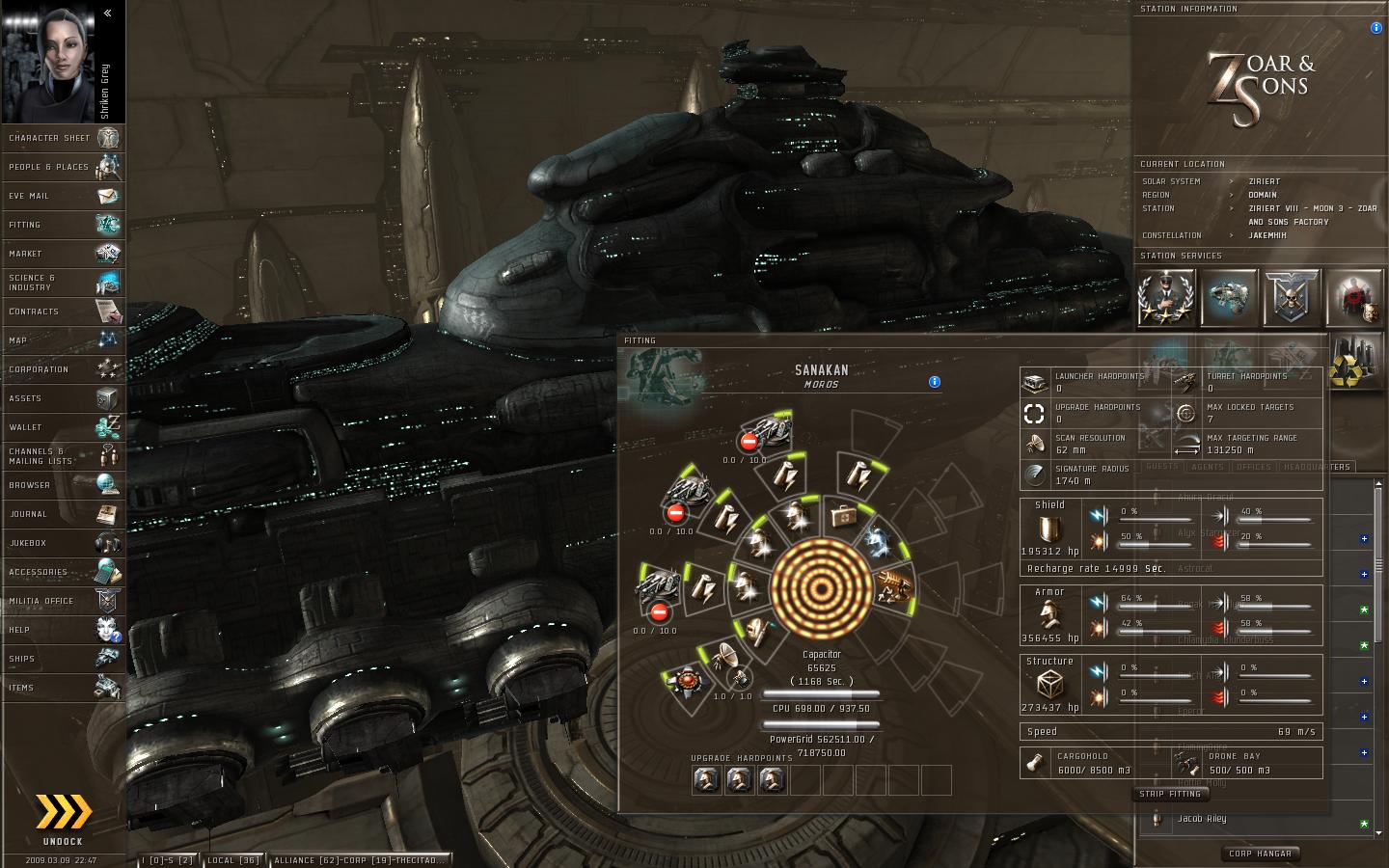The width and height of the screenshot is (1389, 868).
Task: Collapse the left sidebar with the arrow
Action: click(107, 13)
